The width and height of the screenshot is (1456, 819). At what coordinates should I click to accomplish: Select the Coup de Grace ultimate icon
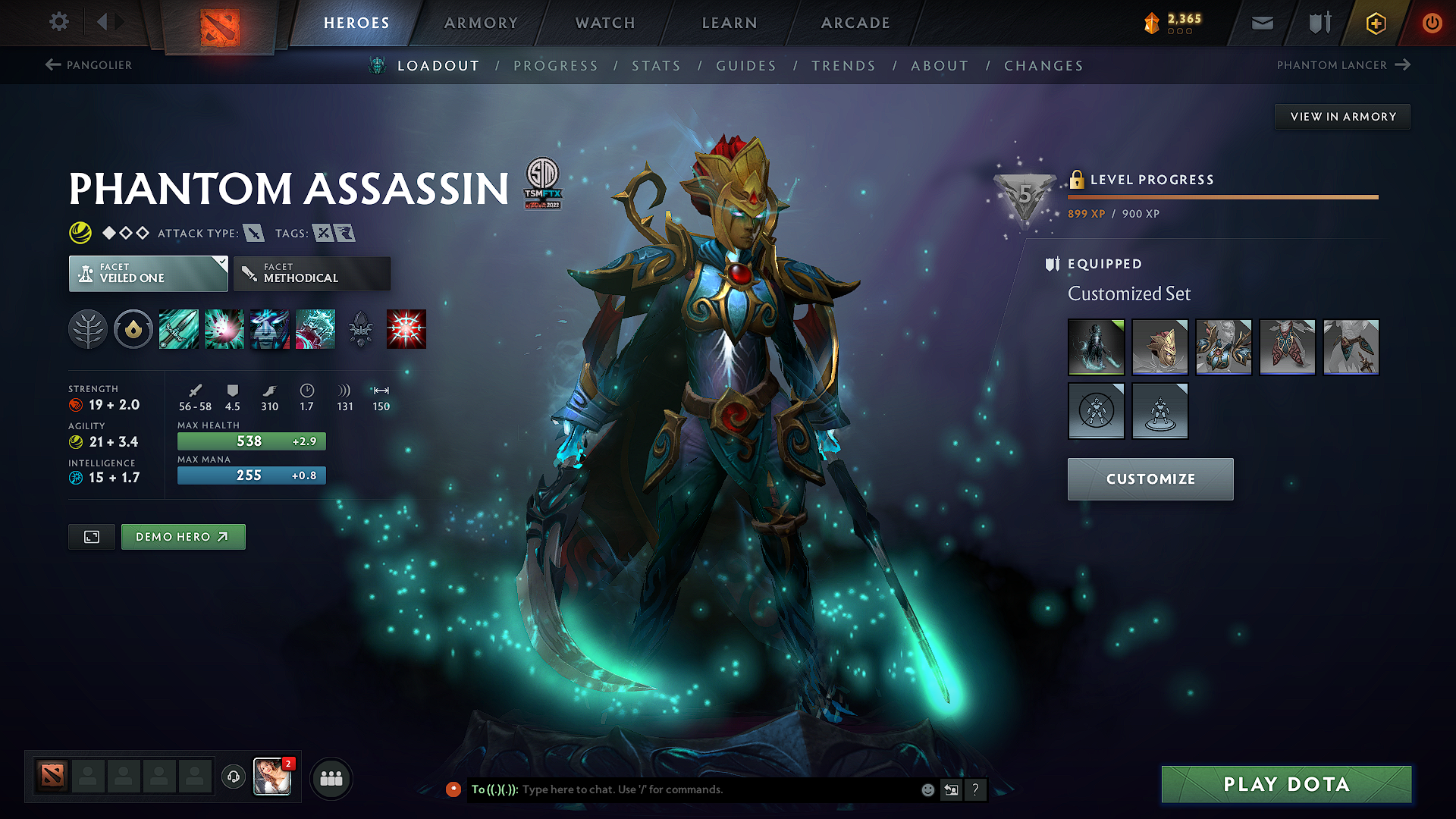pos(406,328)
